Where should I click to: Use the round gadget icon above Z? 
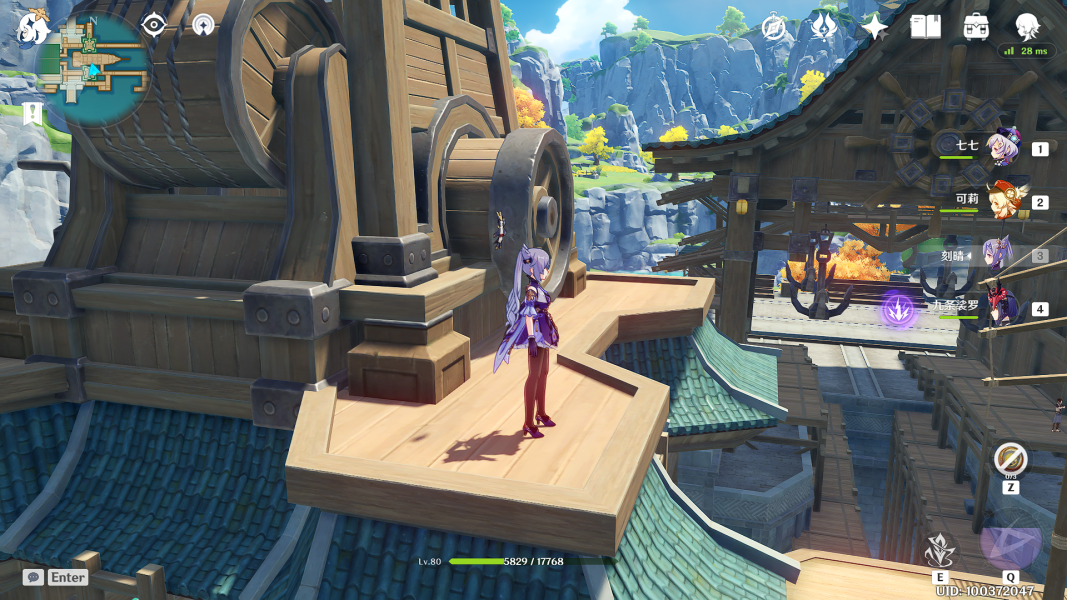point(1010,460)
